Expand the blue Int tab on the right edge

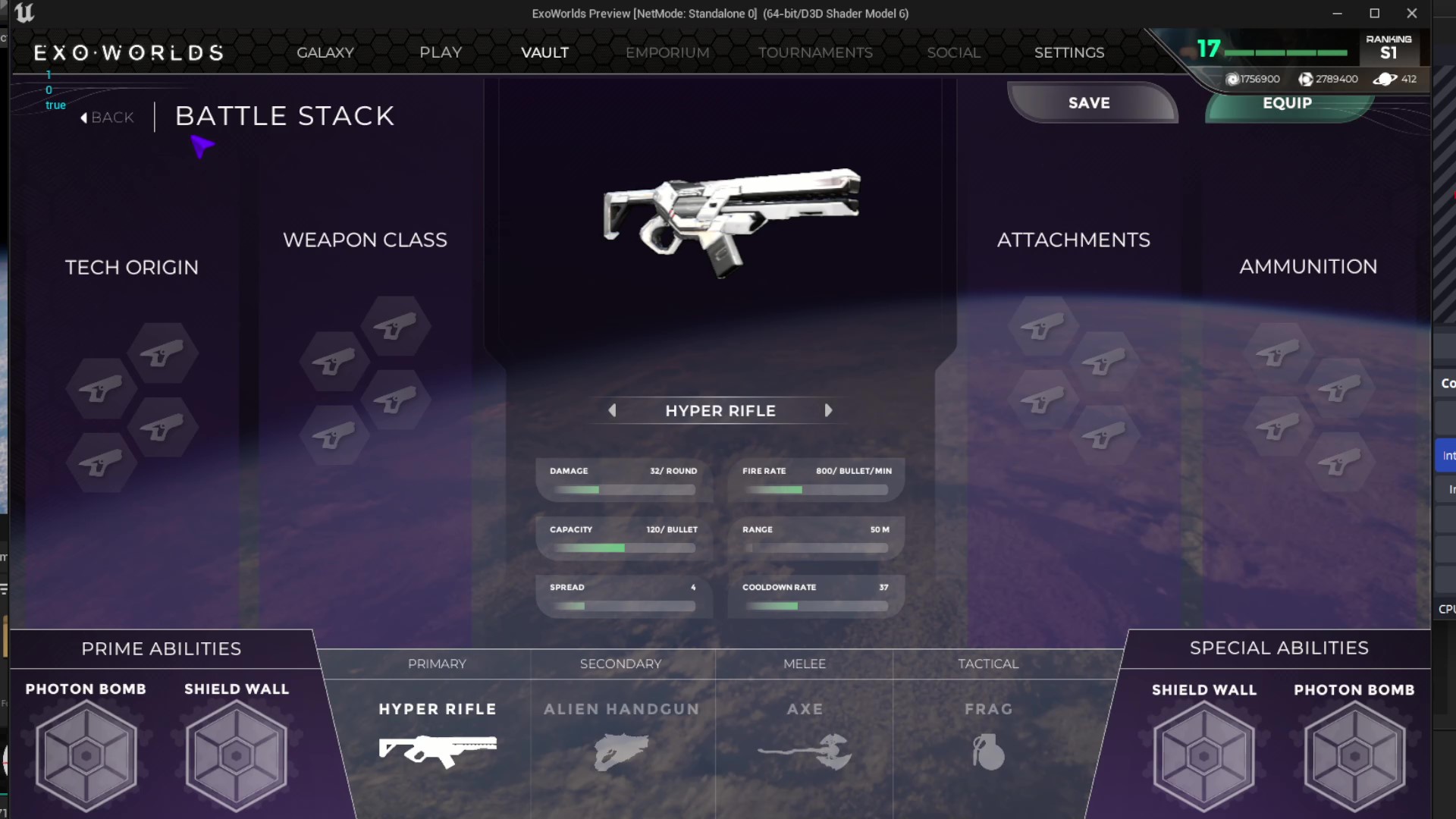point(1448,455)
